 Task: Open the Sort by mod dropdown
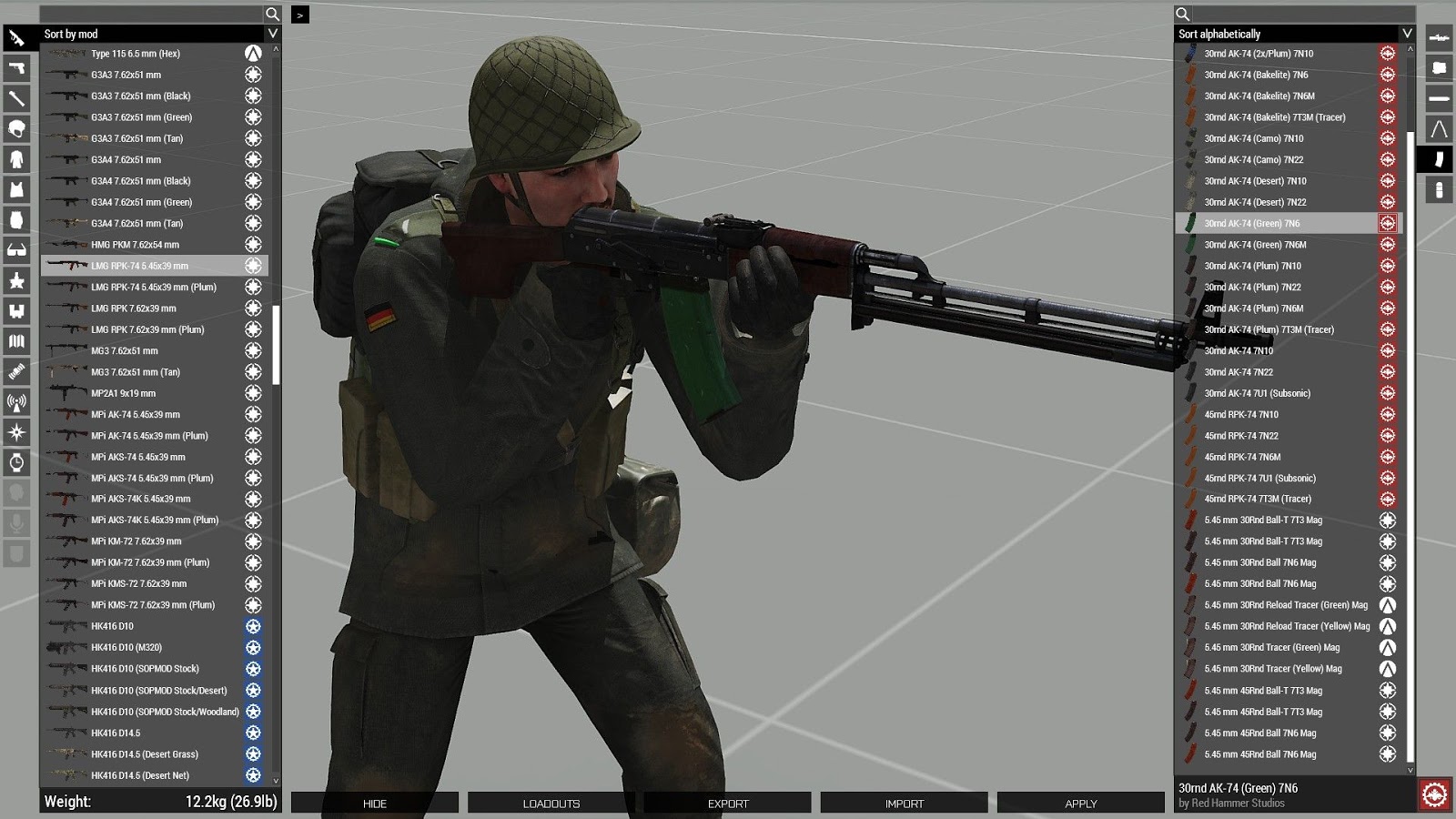tap(146, 33)
